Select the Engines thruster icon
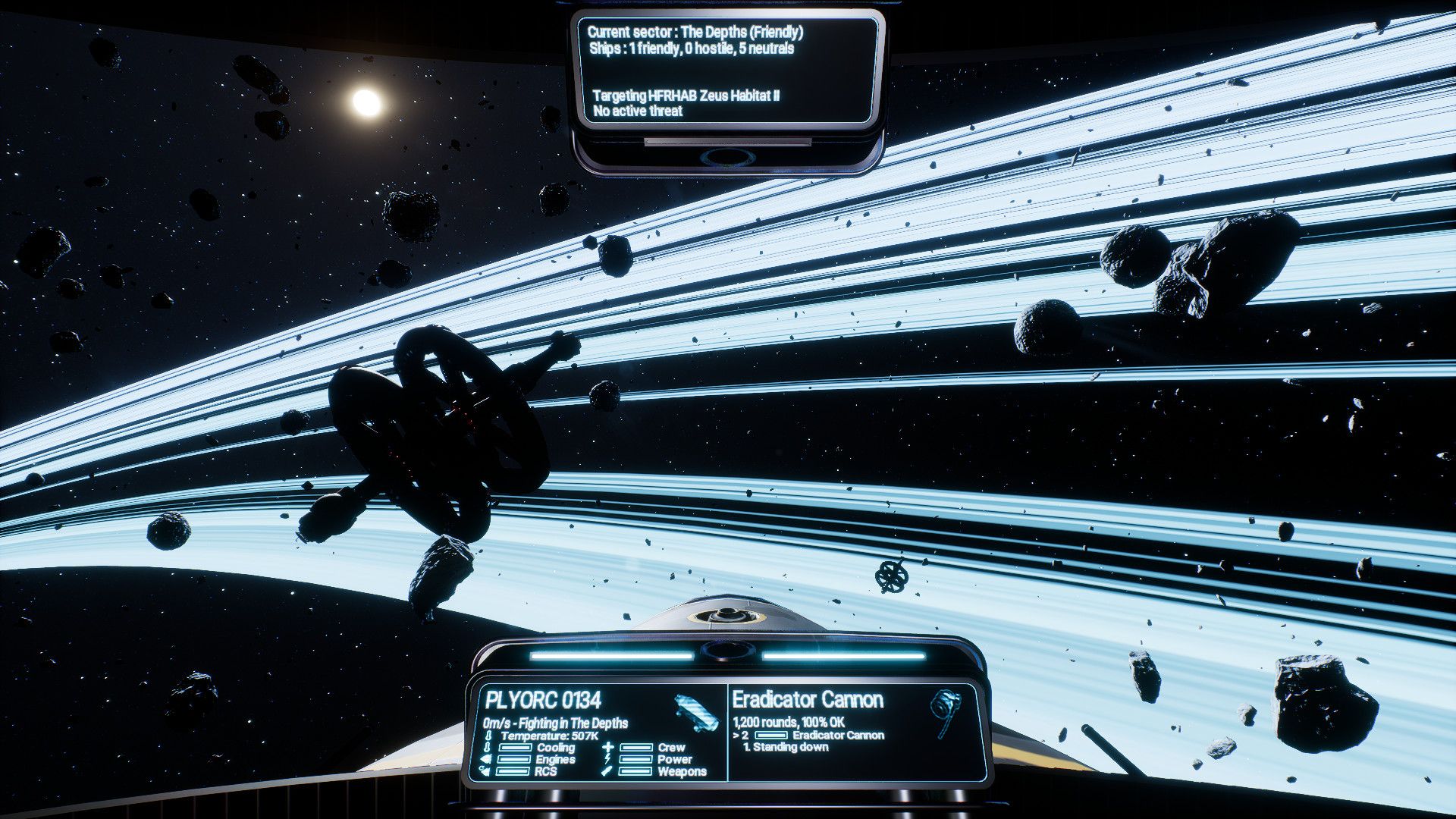Screen dimensions: 1456x819 (x=484, y=760)
